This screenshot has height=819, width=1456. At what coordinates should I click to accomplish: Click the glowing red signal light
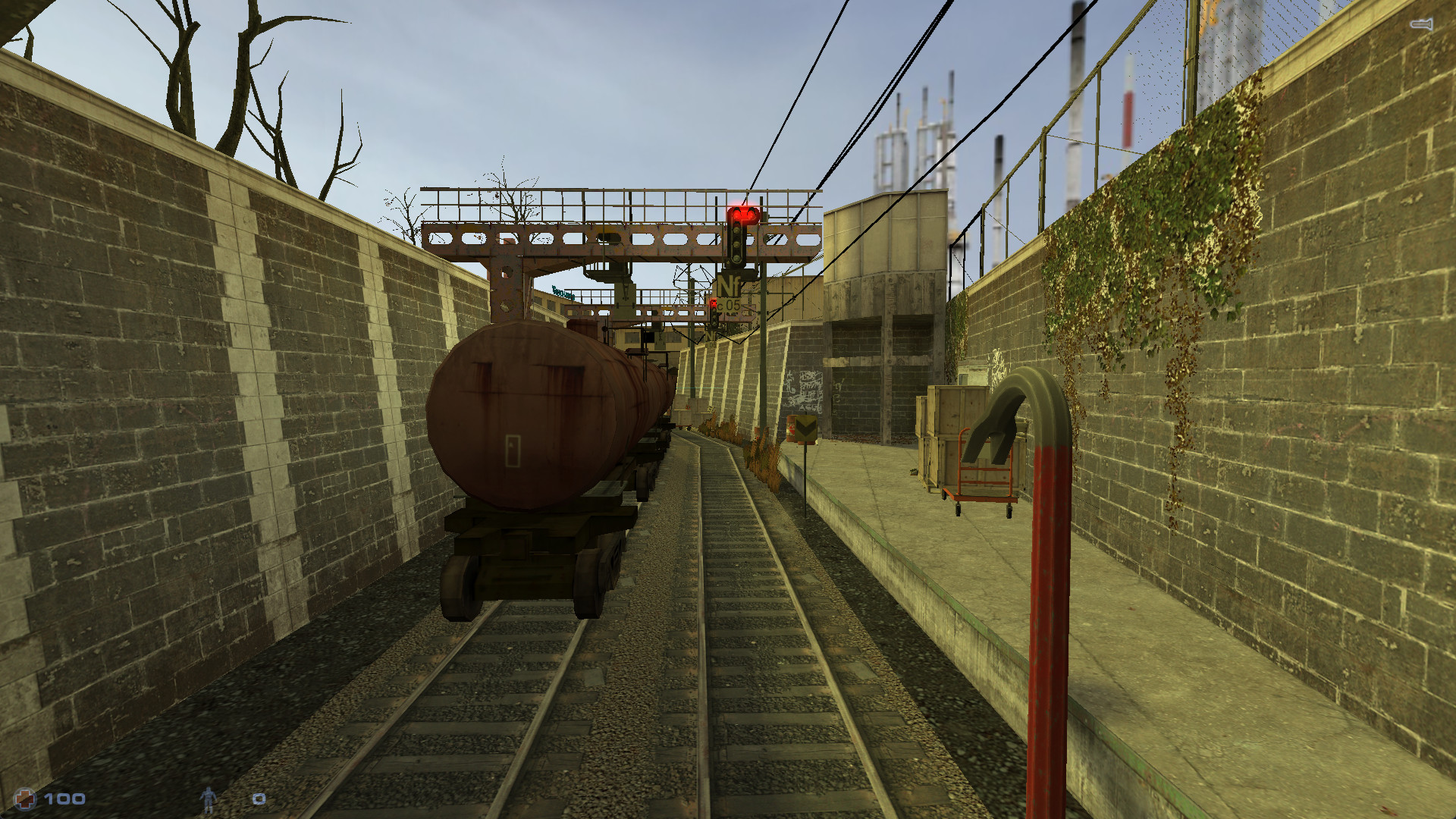tap(742, 214)
